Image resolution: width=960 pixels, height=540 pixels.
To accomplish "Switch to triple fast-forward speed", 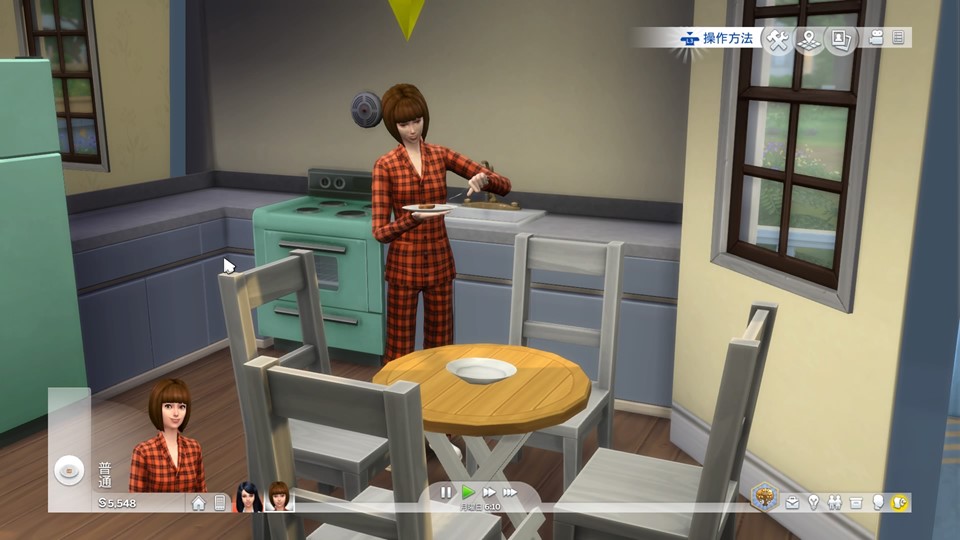I will [510, 492].
